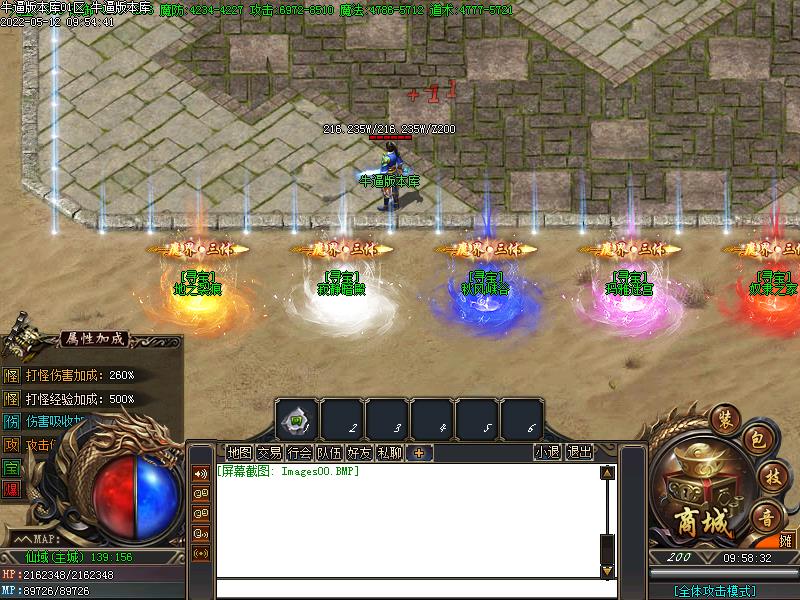Open the 交易 trade button
This screenshot has width=800, height=600.
click(x=269, y=452)
